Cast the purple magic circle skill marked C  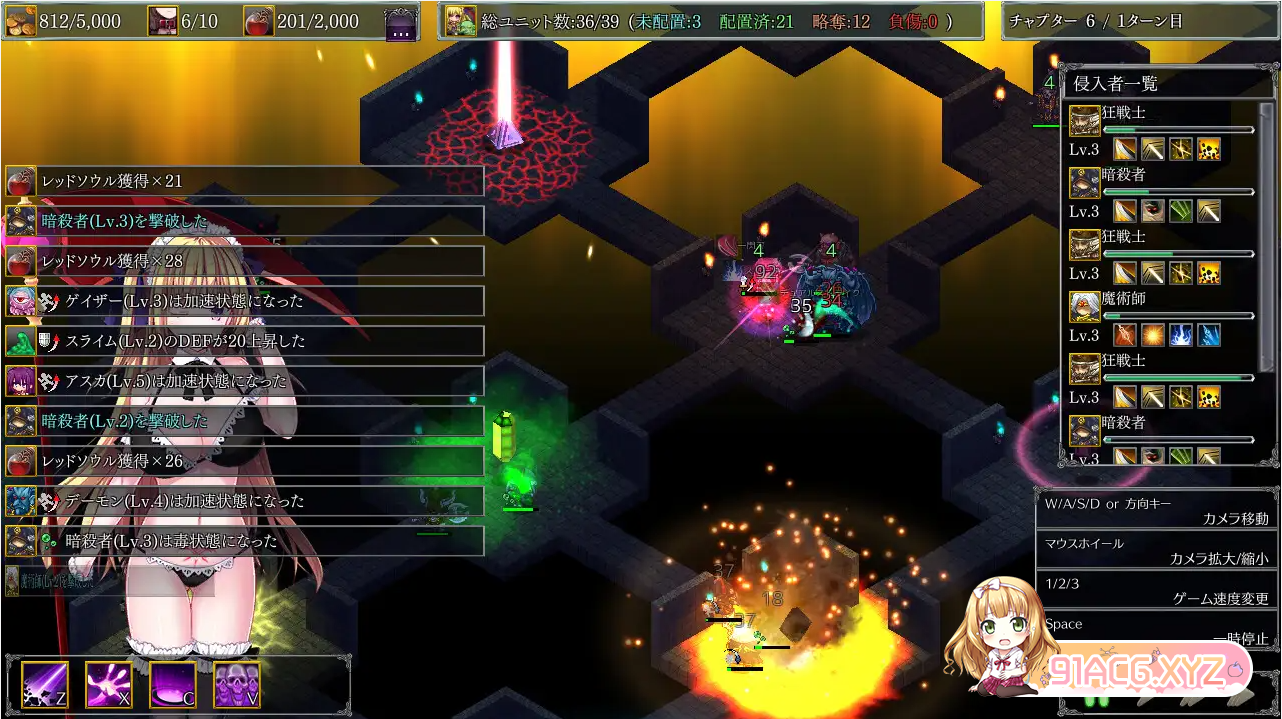point(173,685)
